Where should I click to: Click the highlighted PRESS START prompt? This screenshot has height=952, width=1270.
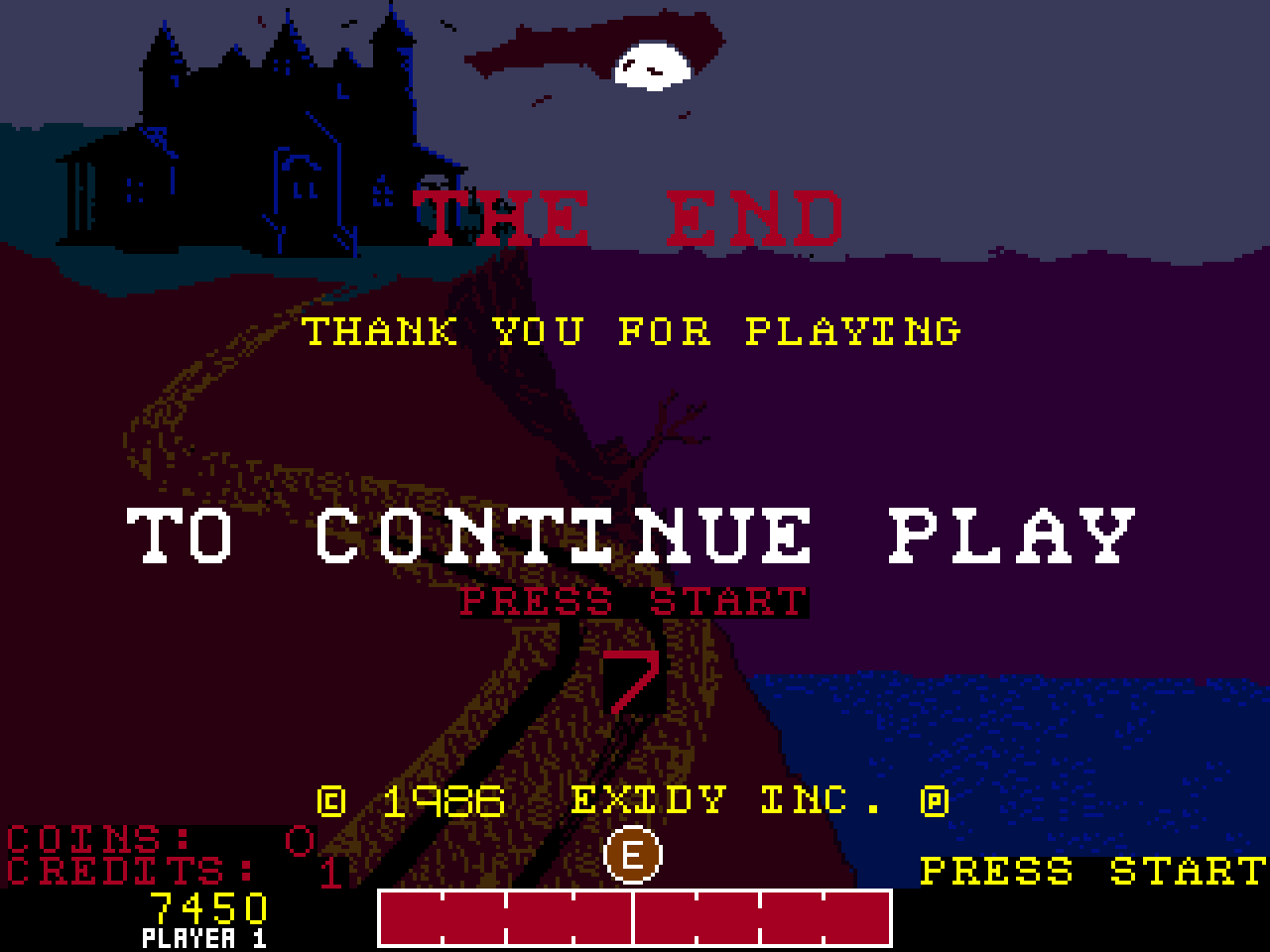pos(633,600)
